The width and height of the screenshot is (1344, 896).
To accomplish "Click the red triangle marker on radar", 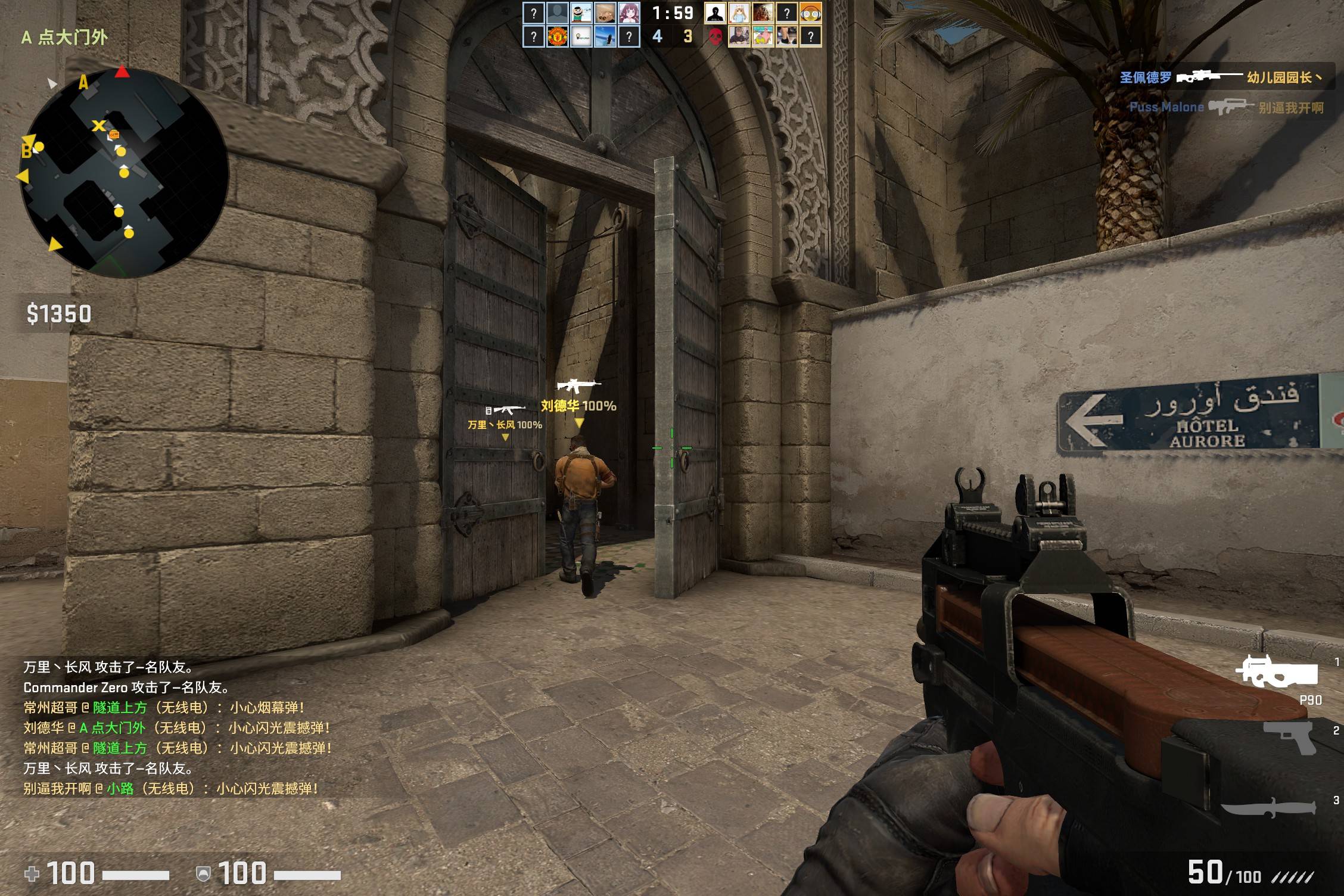I will pyautogui.click(x=122, y=72).
